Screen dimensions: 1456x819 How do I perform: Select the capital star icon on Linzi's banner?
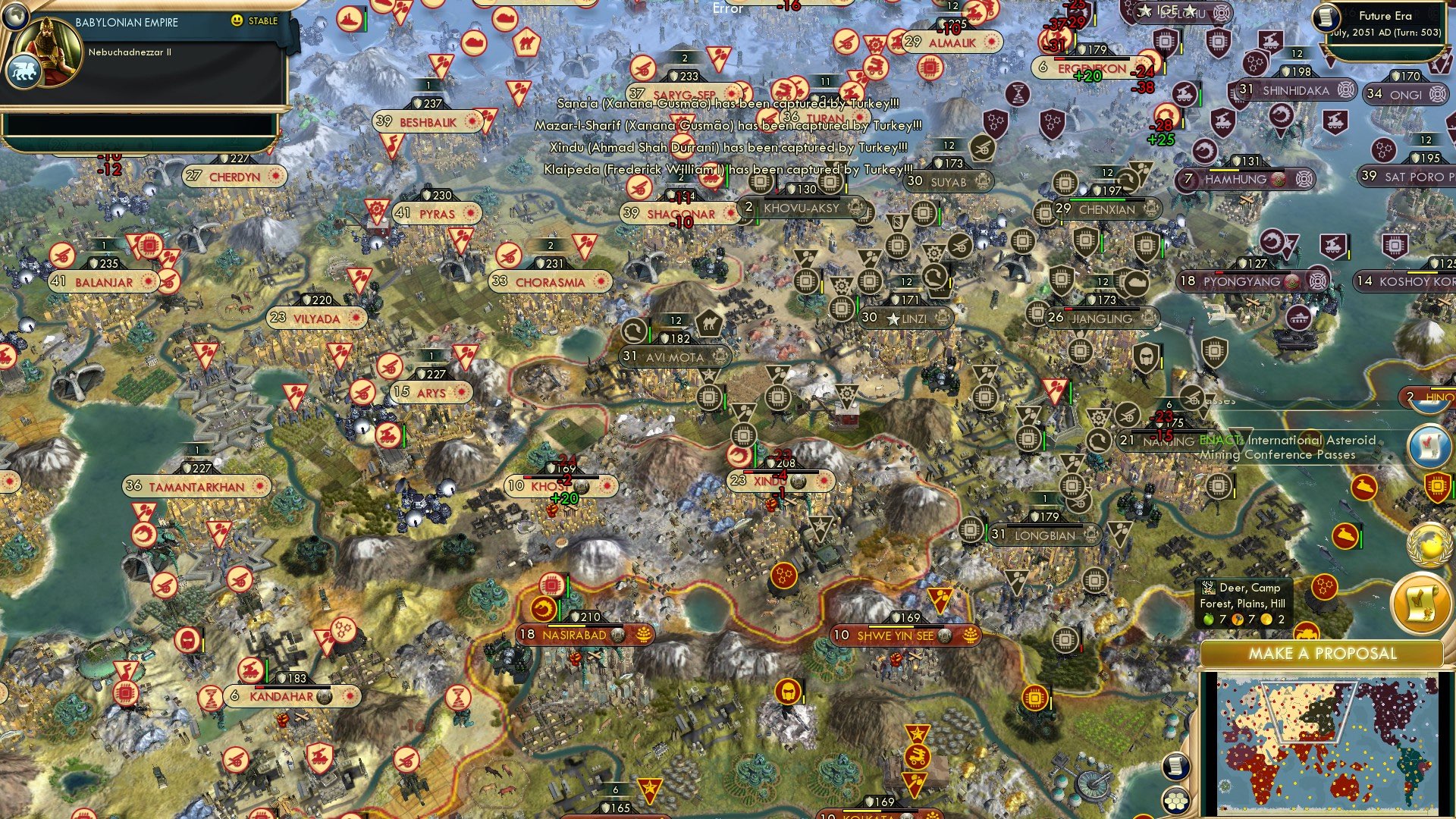pos(893,318)
